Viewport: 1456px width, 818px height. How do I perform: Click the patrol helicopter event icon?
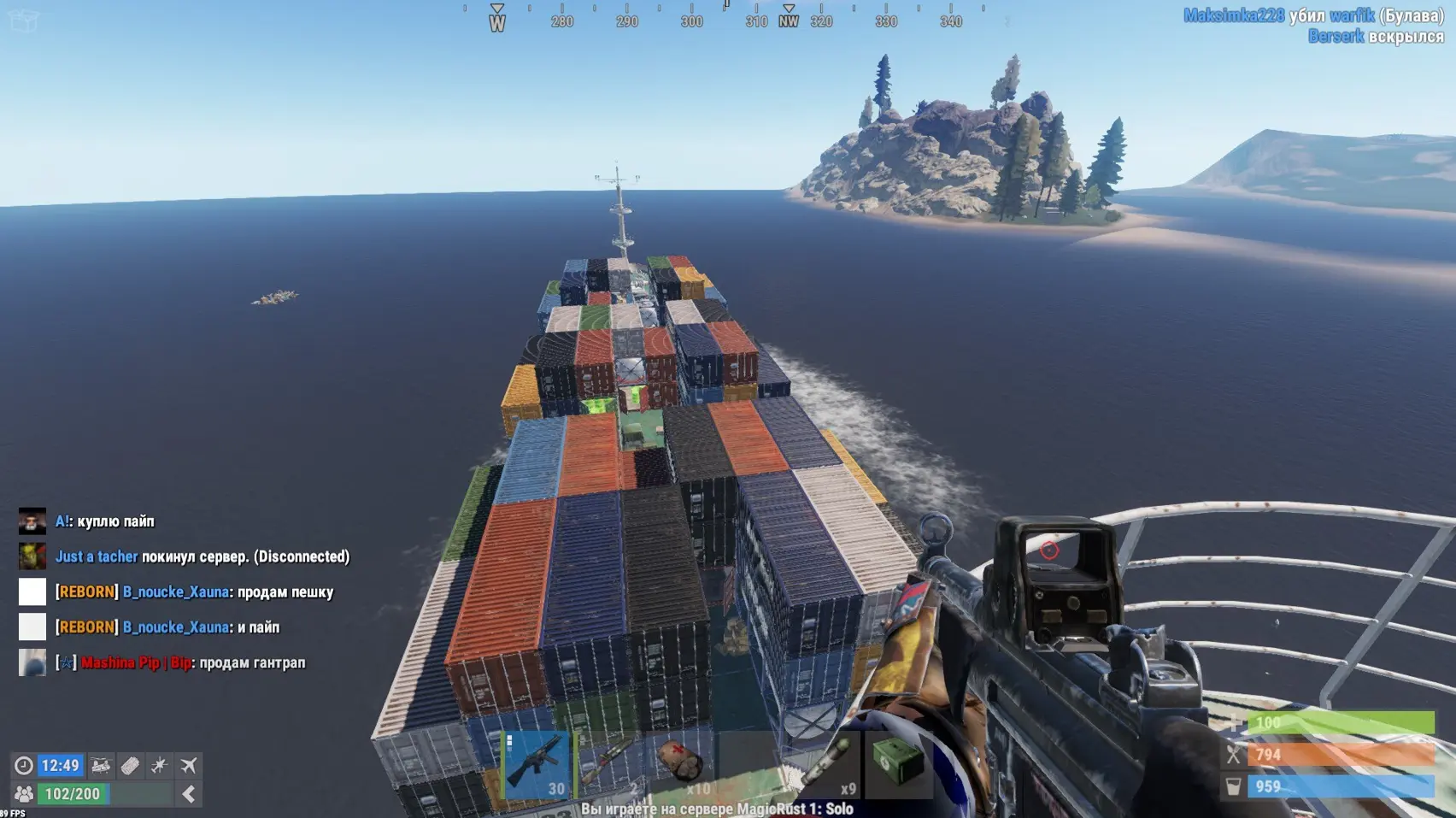159,765
